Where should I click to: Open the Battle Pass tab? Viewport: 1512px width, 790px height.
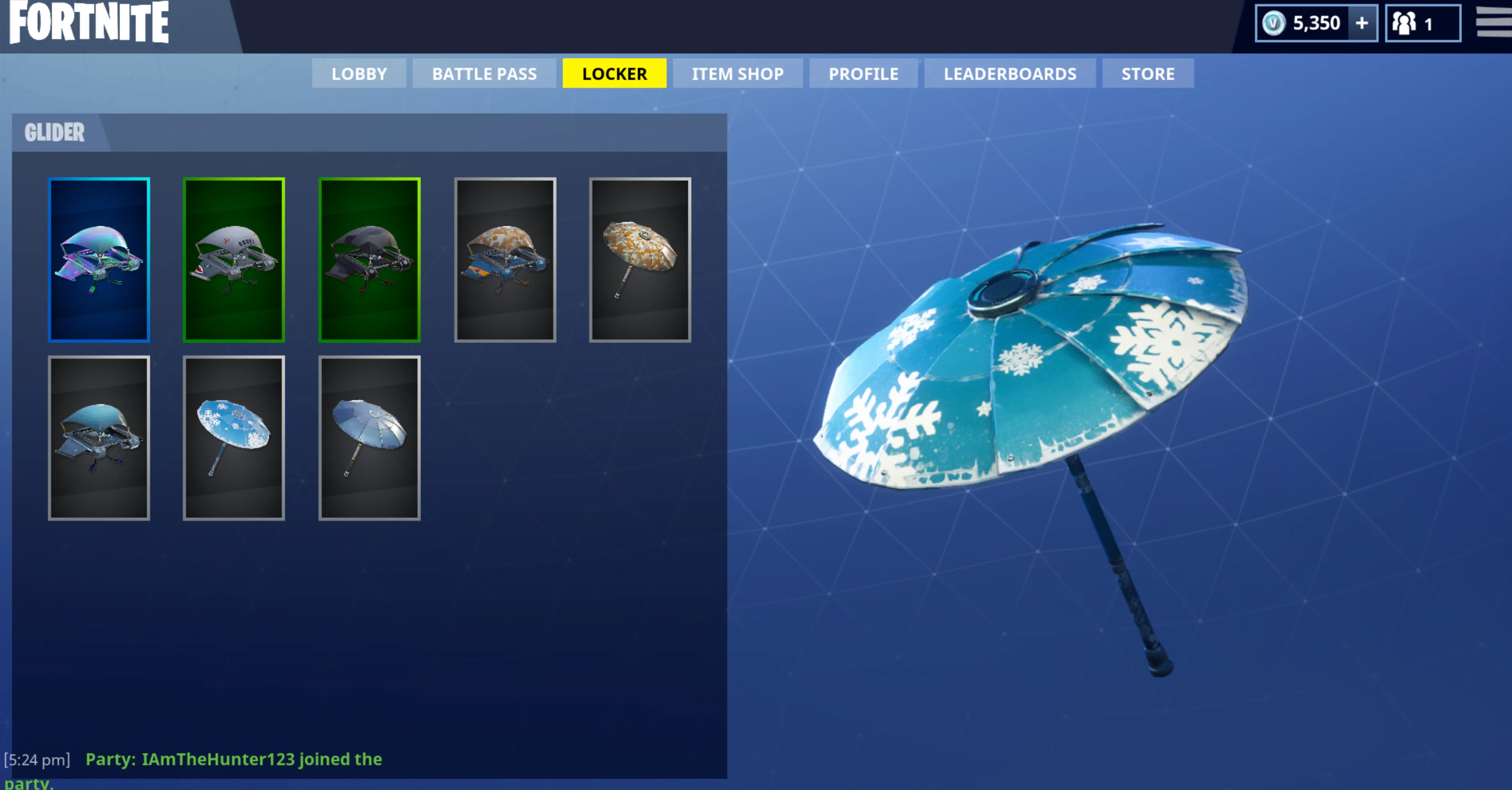tap(484, 73)
